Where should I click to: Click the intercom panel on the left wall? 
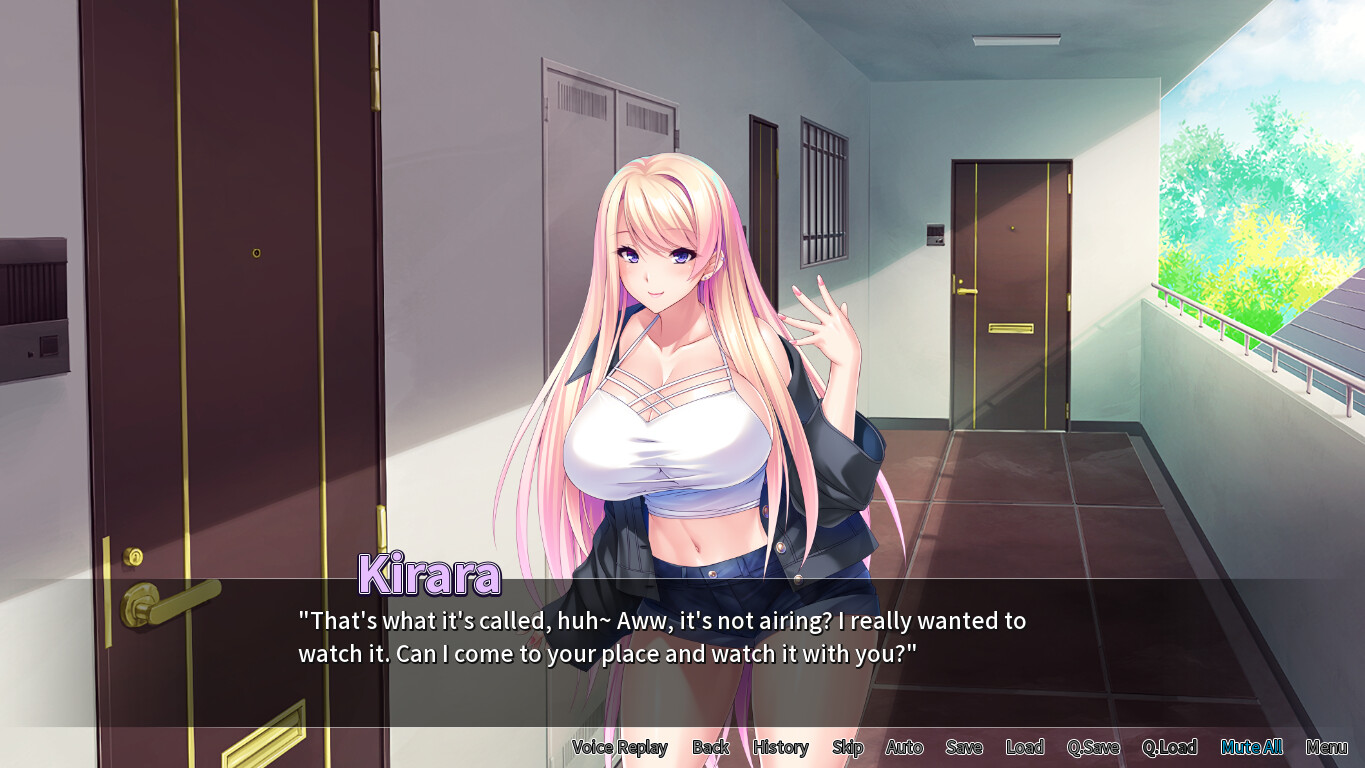pos(30,300)
